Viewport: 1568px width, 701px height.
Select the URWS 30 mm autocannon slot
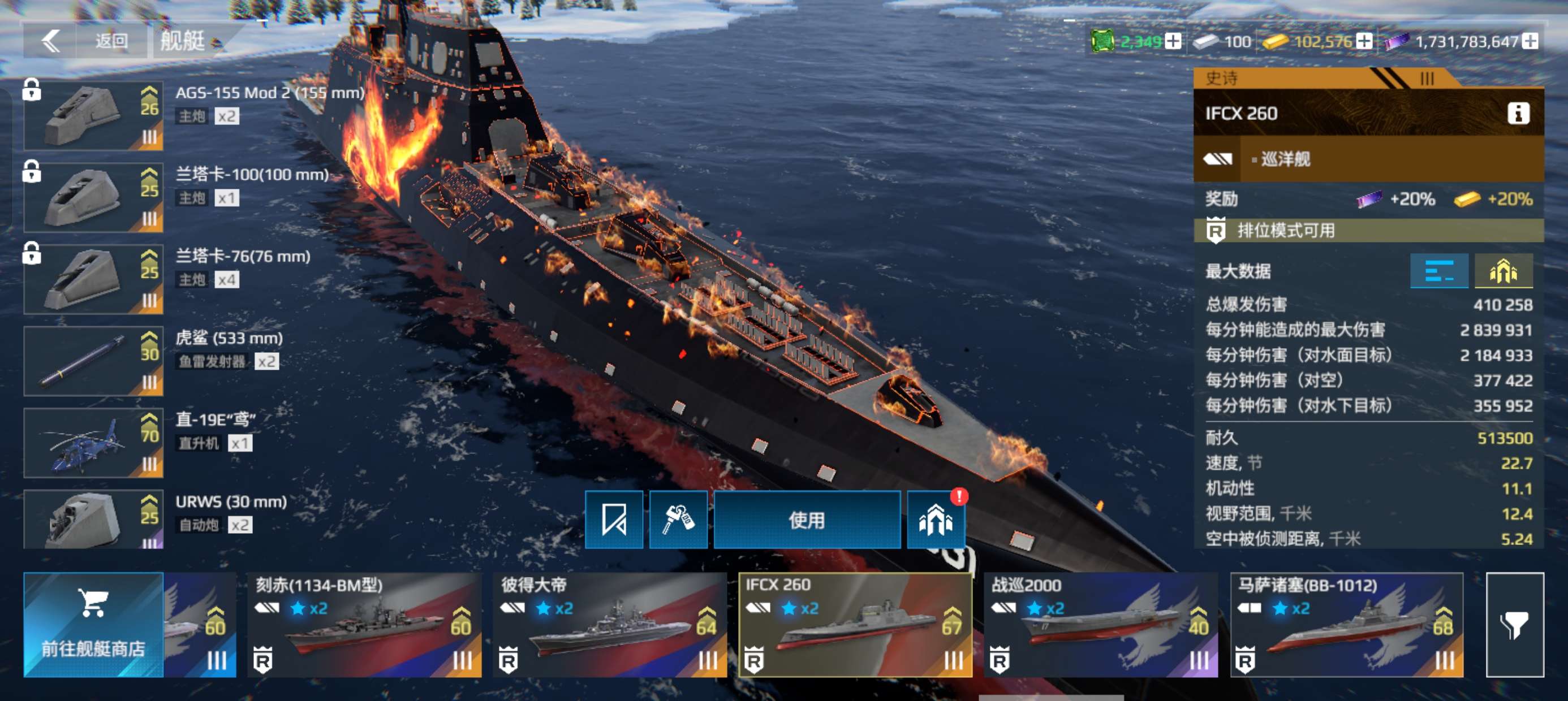click(x=93, y=519)
